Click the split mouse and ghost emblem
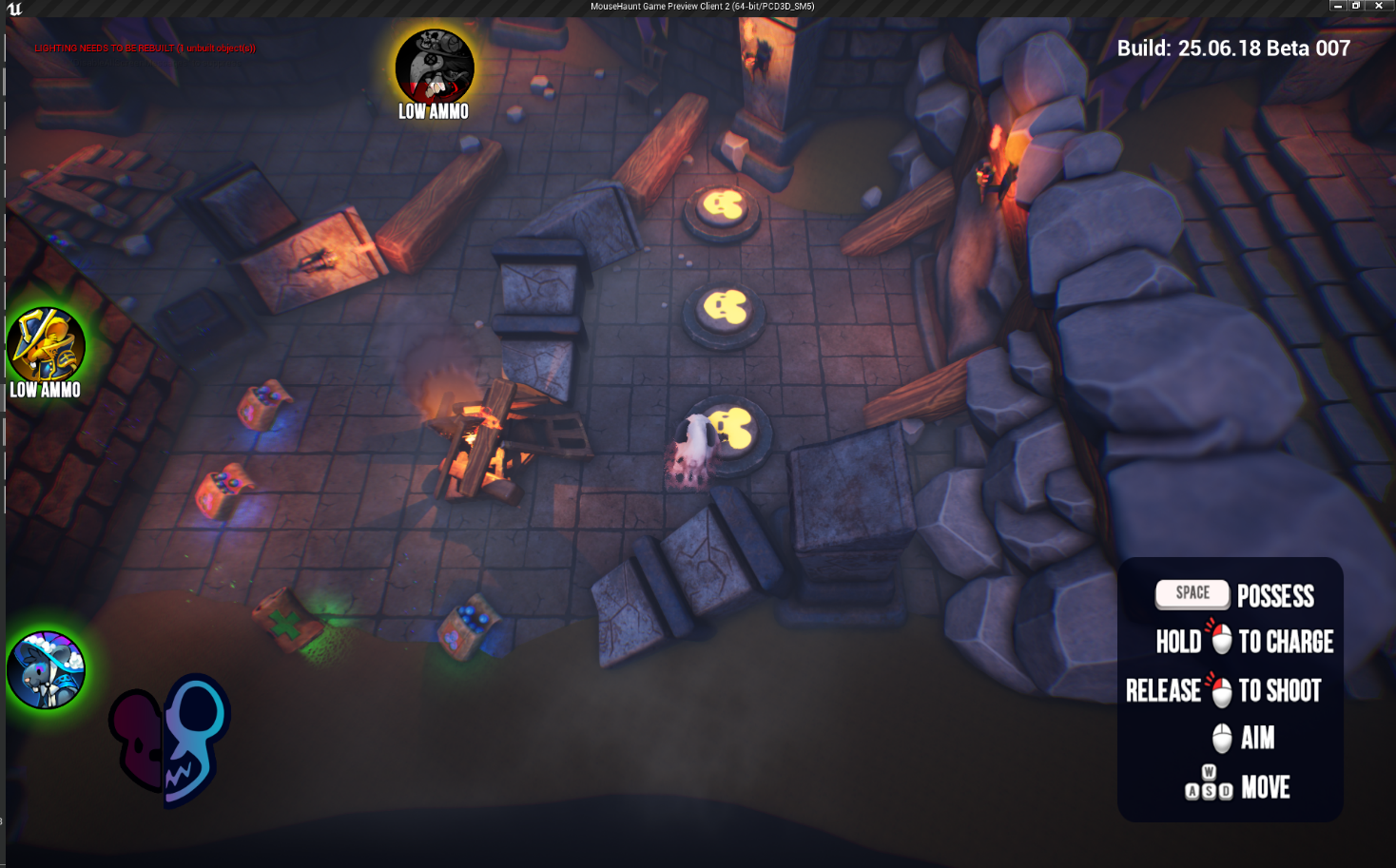 169,740
